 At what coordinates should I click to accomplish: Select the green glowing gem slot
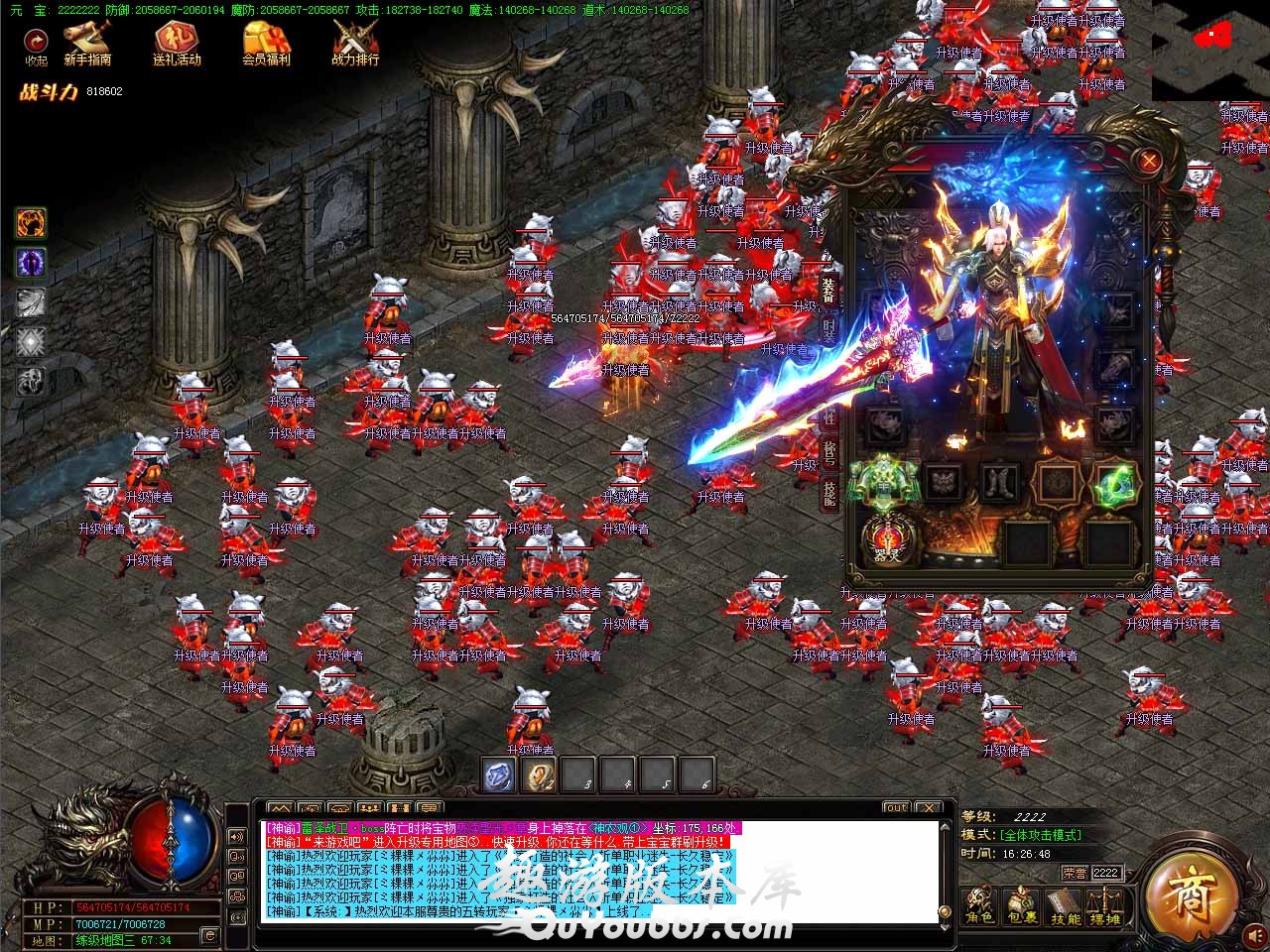pyautogui.click(x=1114, y=483)
